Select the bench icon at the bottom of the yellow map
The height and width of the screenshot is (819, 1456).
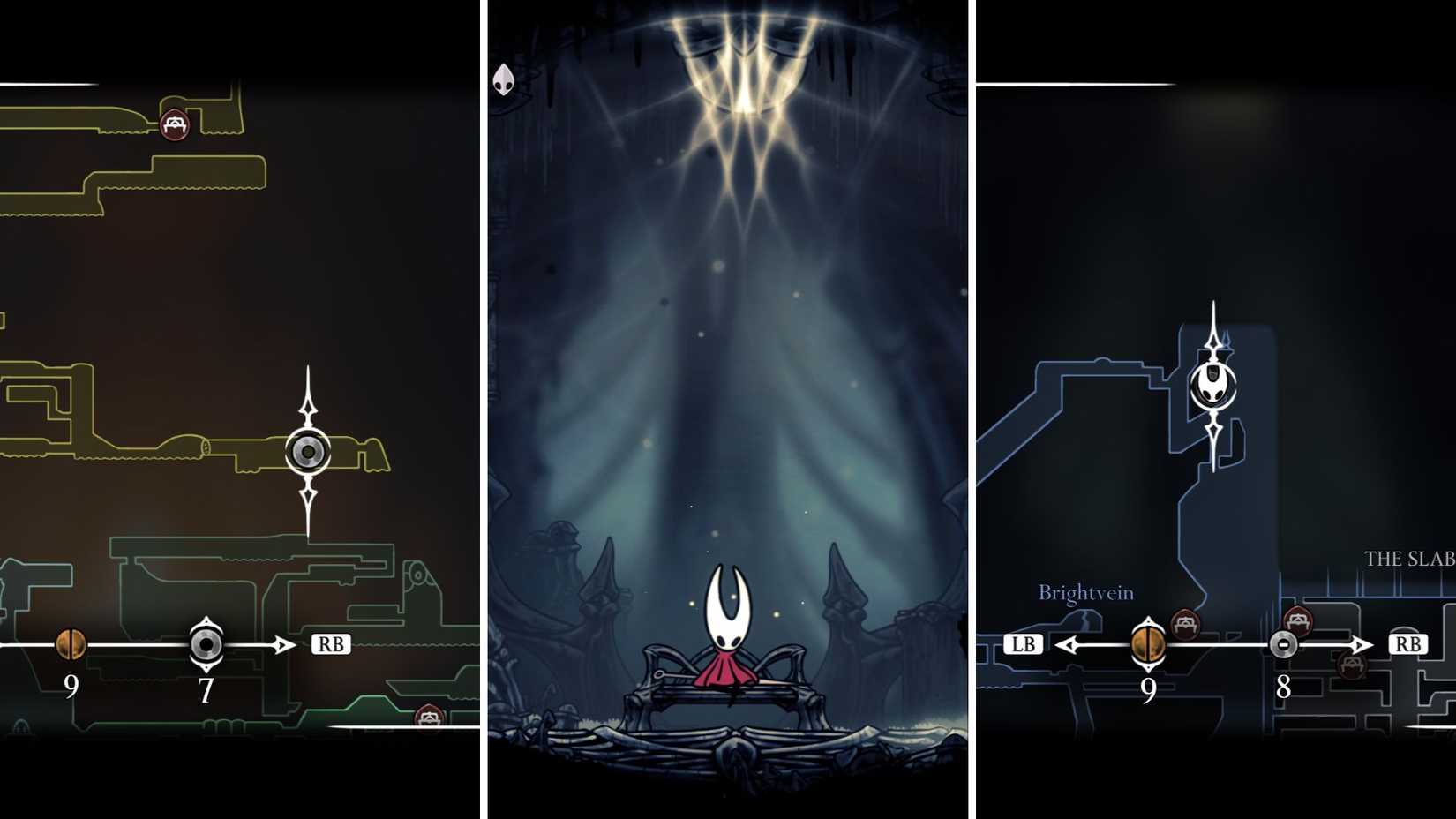pyautogui.click(x=430, y=718)
